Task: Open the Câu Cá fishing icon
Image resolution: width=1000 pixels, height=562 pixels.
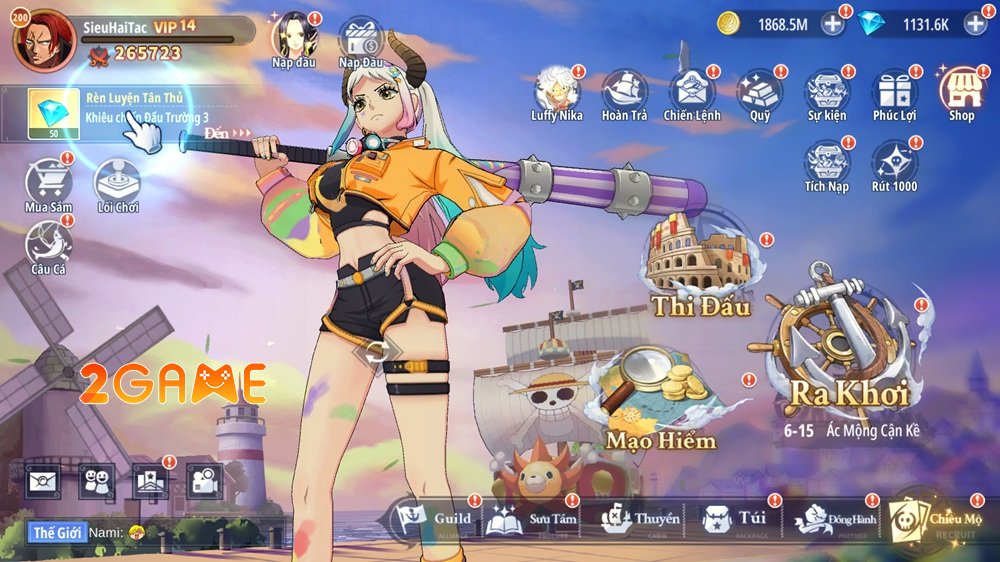Action: tap(47, 245)
